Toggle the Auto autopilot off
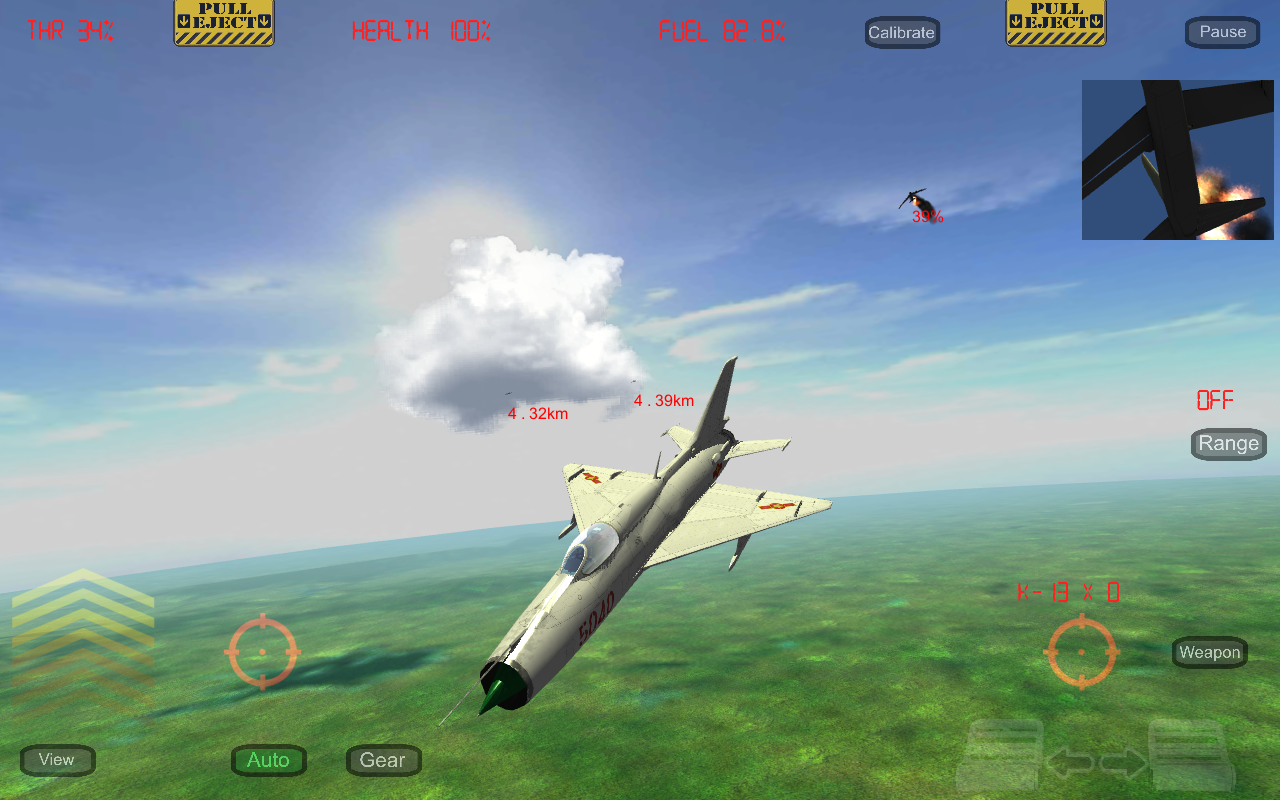 (x=268, y=760)
